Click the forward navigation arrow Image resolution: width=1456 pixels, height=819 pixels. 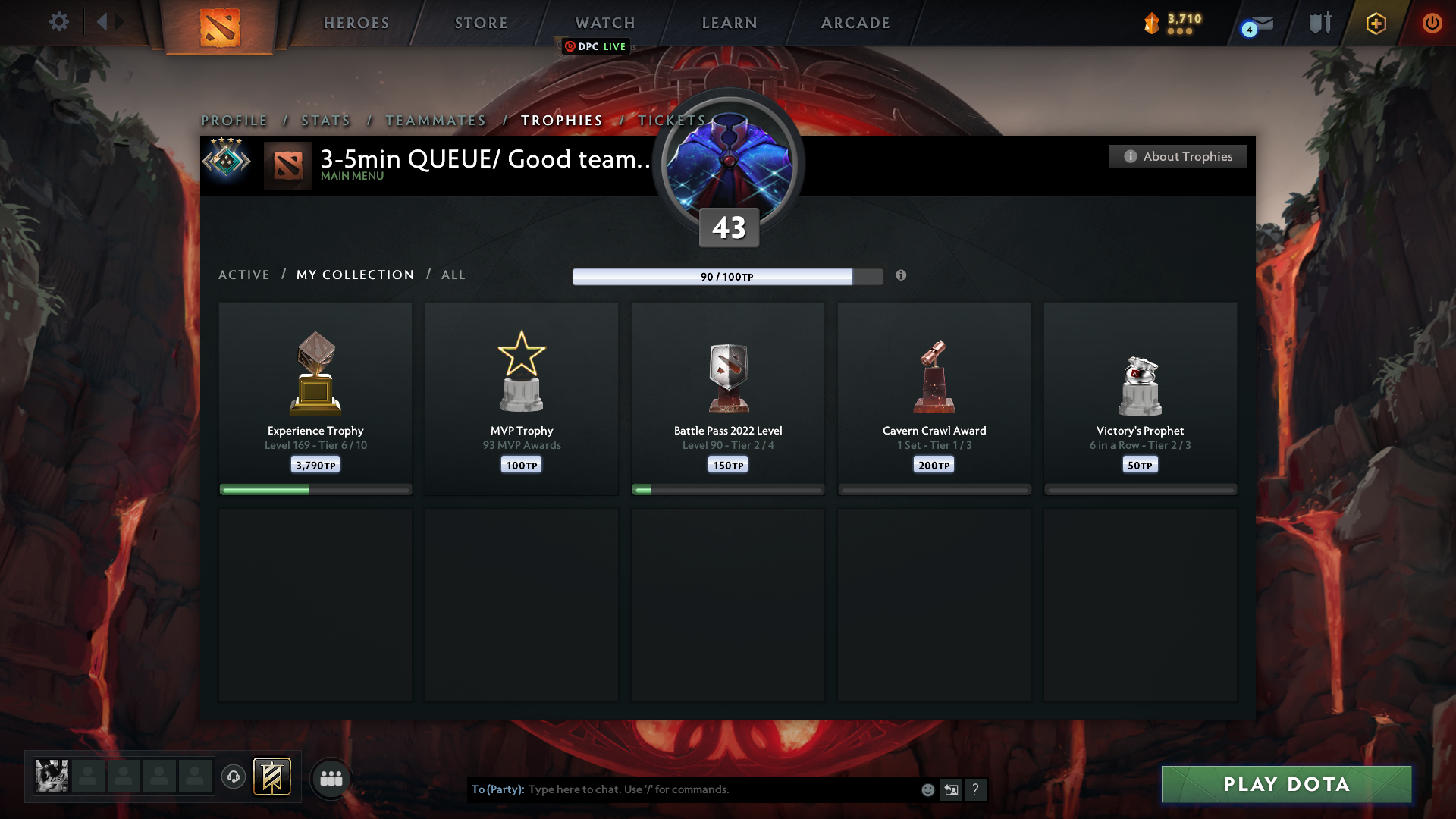(x=120, y=22)
